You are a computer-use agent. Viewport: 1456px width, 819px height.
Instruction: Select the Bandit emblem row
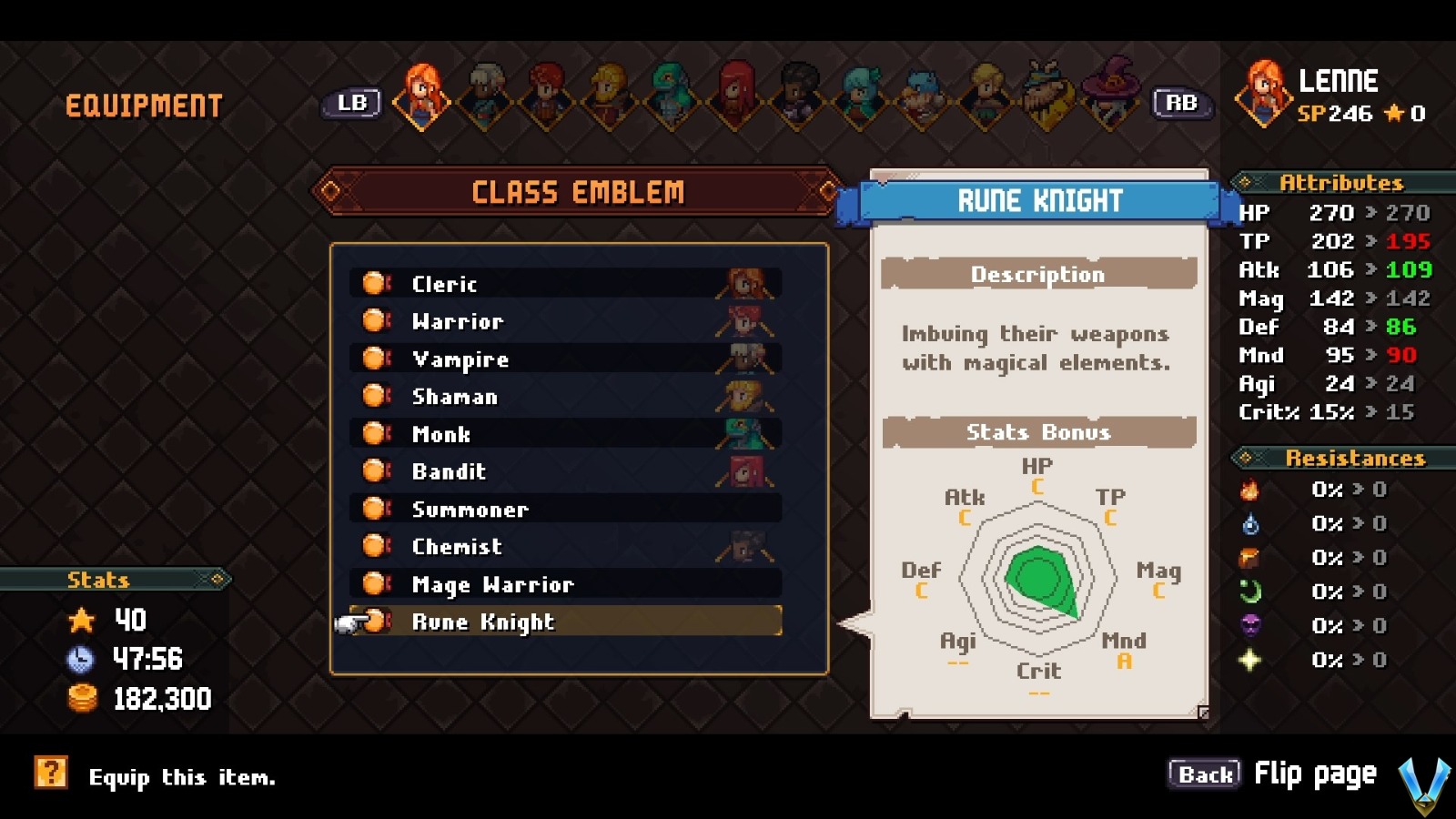(x=564, y=471)
